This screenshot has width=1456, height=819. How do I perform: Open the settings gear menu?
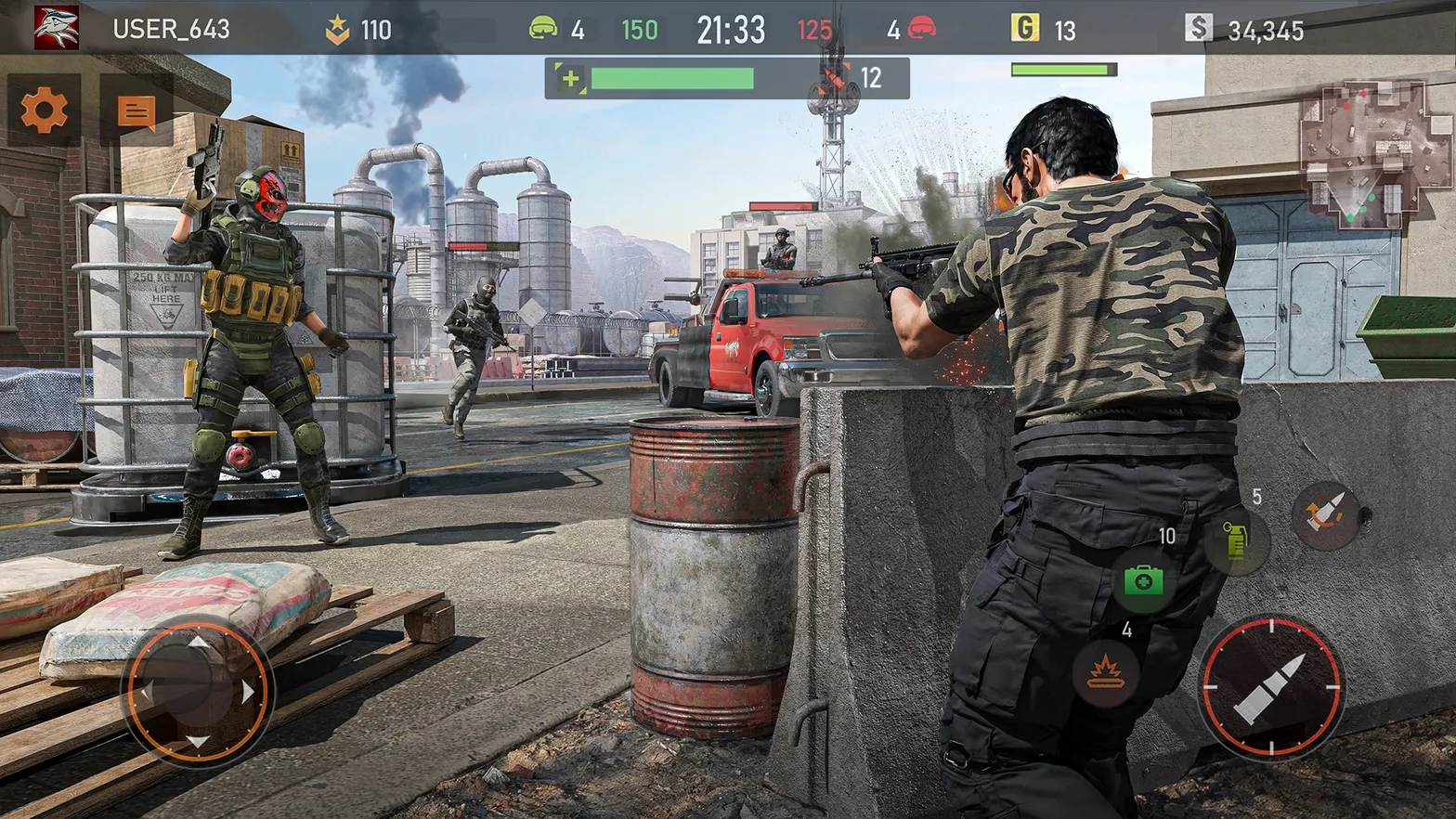tap(44, 110)
